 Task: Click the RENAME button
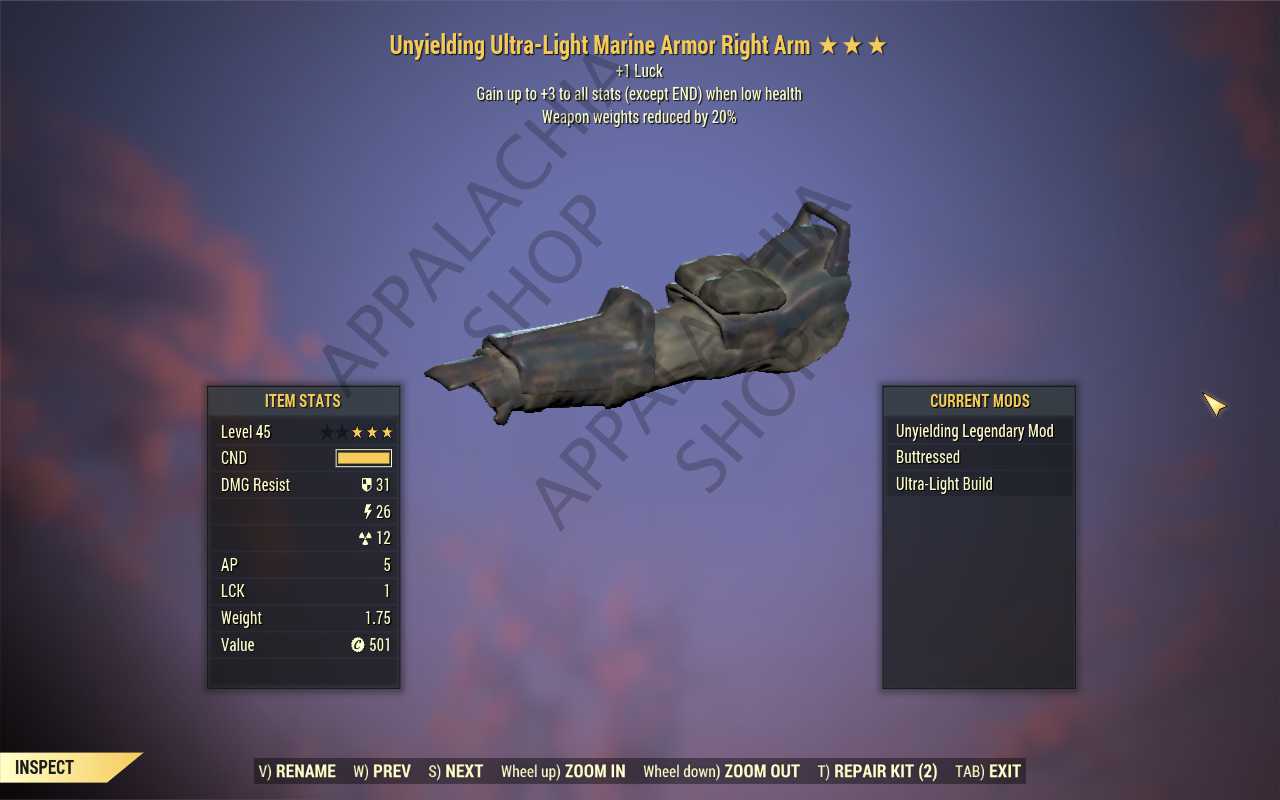tap(297, 771)
